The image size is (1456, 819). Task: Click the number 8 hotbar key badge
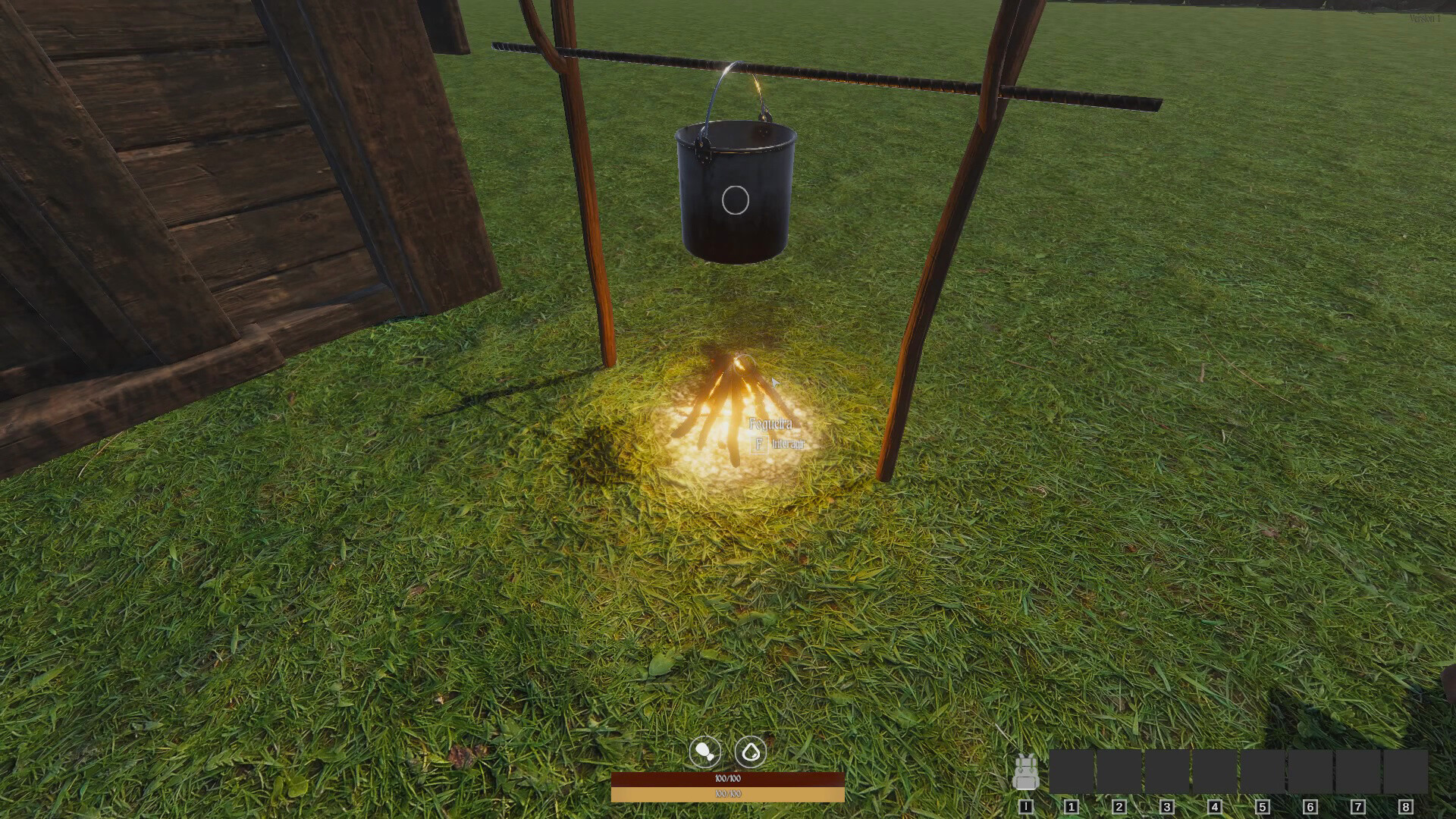tap(1406, 807)
